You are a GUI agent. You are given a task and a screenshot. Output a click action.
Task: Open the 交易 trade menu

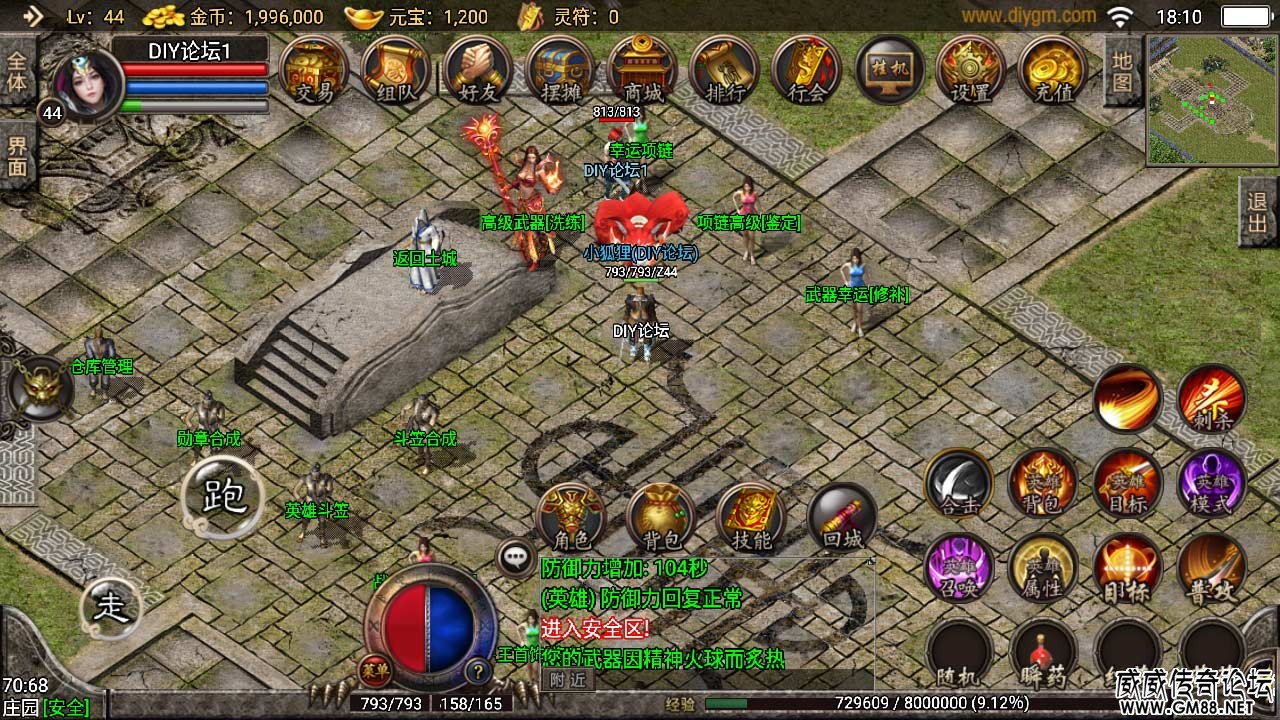pos(315,70)
